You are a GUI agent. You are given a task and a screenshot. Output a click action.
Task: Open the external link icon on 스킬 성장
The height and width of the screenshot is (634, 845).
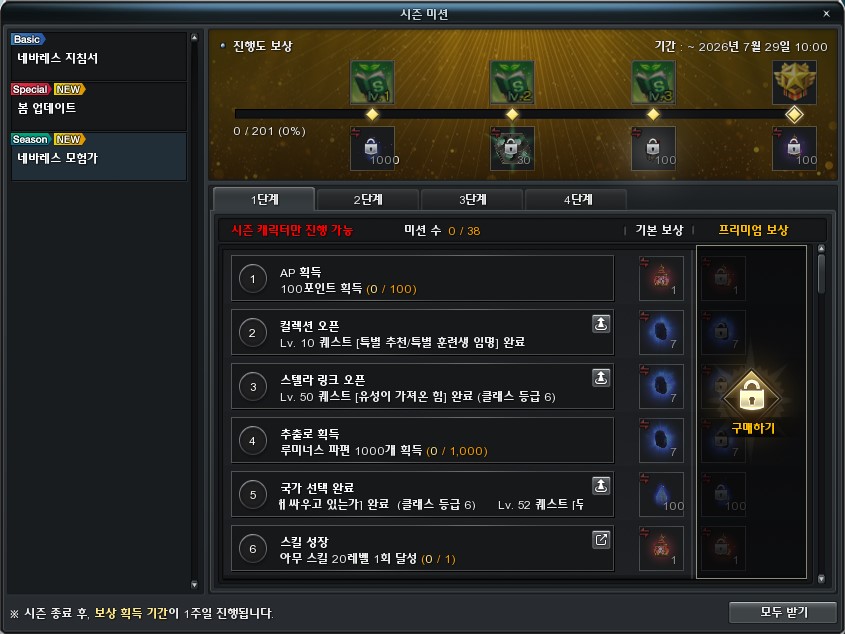pyautogui.click(x=600, y=539)
